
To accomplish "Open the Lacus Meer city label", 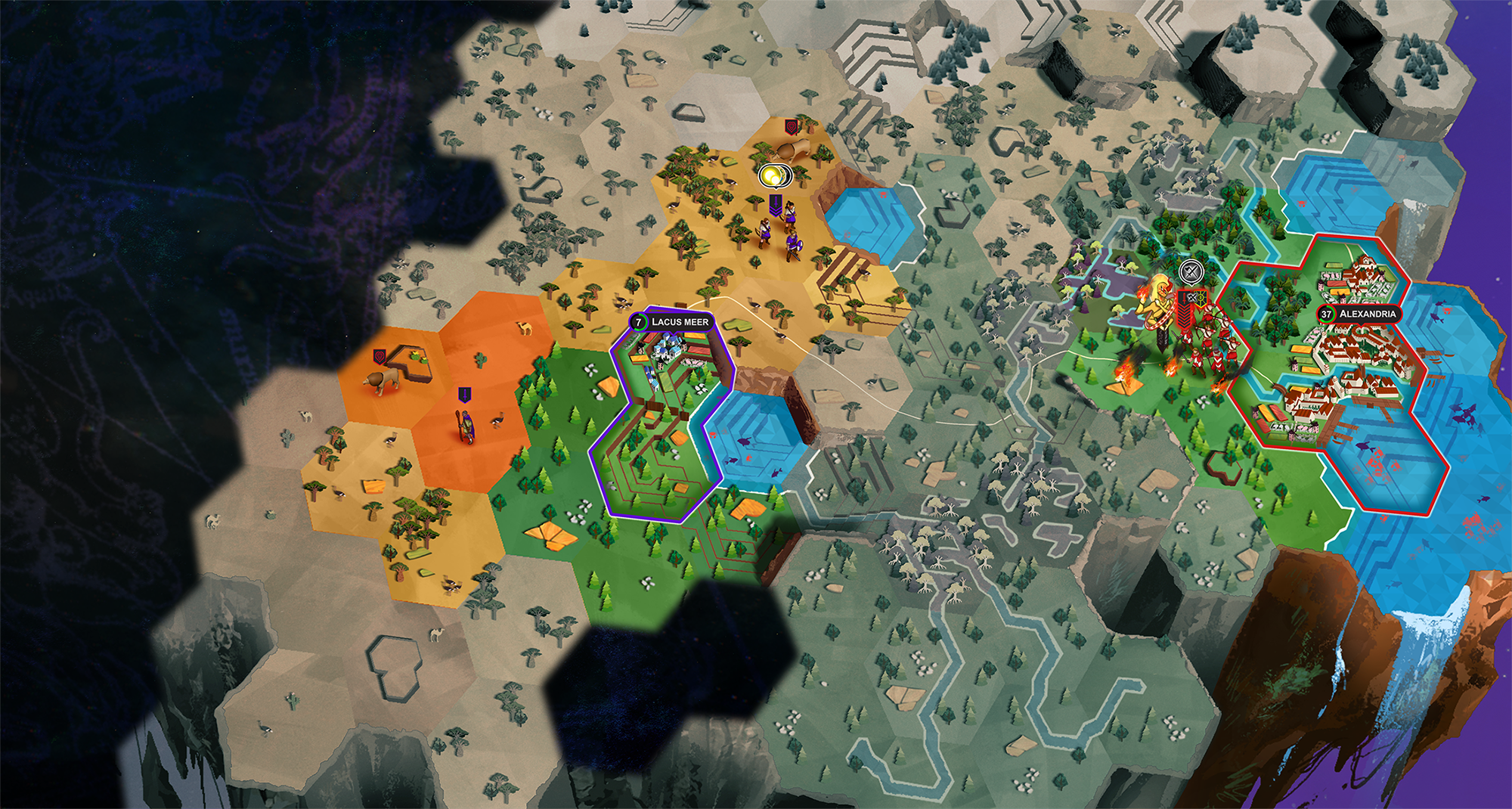I will (x=671, y=322).
